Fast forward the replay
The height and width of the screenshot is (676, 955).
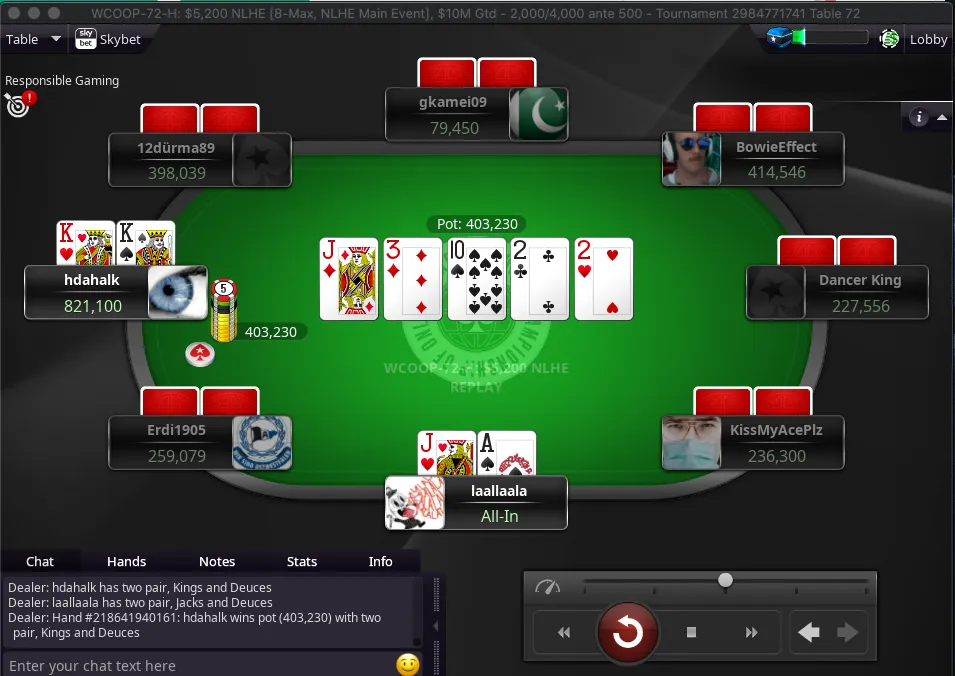(x=751, y=632)
